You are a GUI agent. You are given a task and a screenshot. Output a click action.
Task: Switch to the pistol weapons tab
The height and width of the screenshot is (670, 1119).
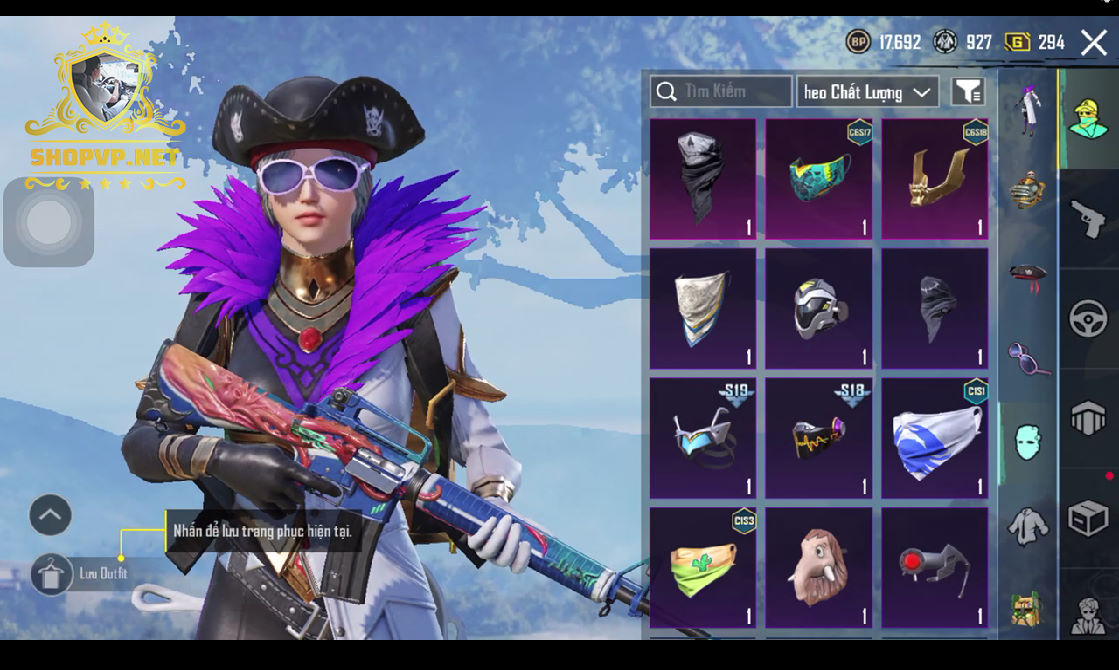pyautogui.click(x=1088, y=219)
